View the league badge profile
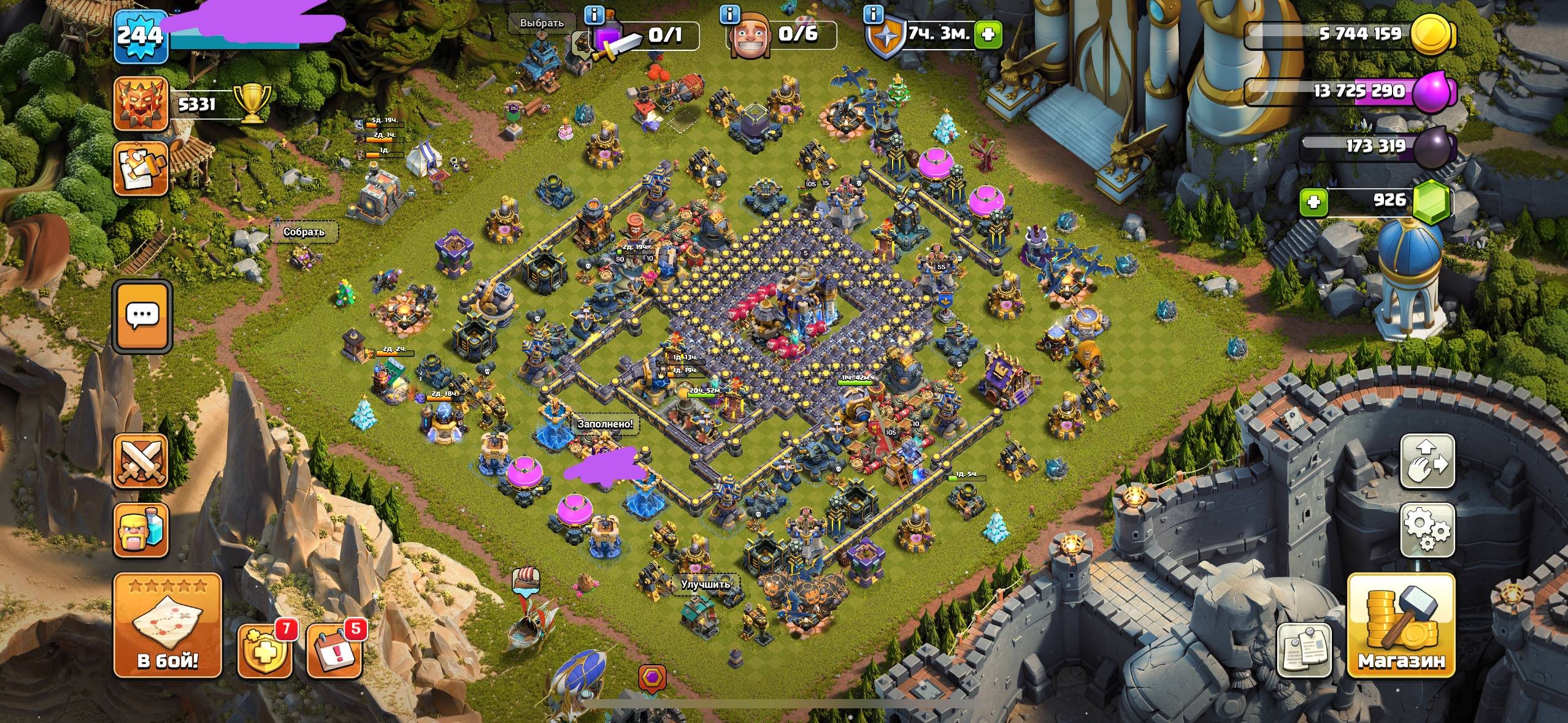The width and height of the screenshot is (1568, 723). coord(140,104)
